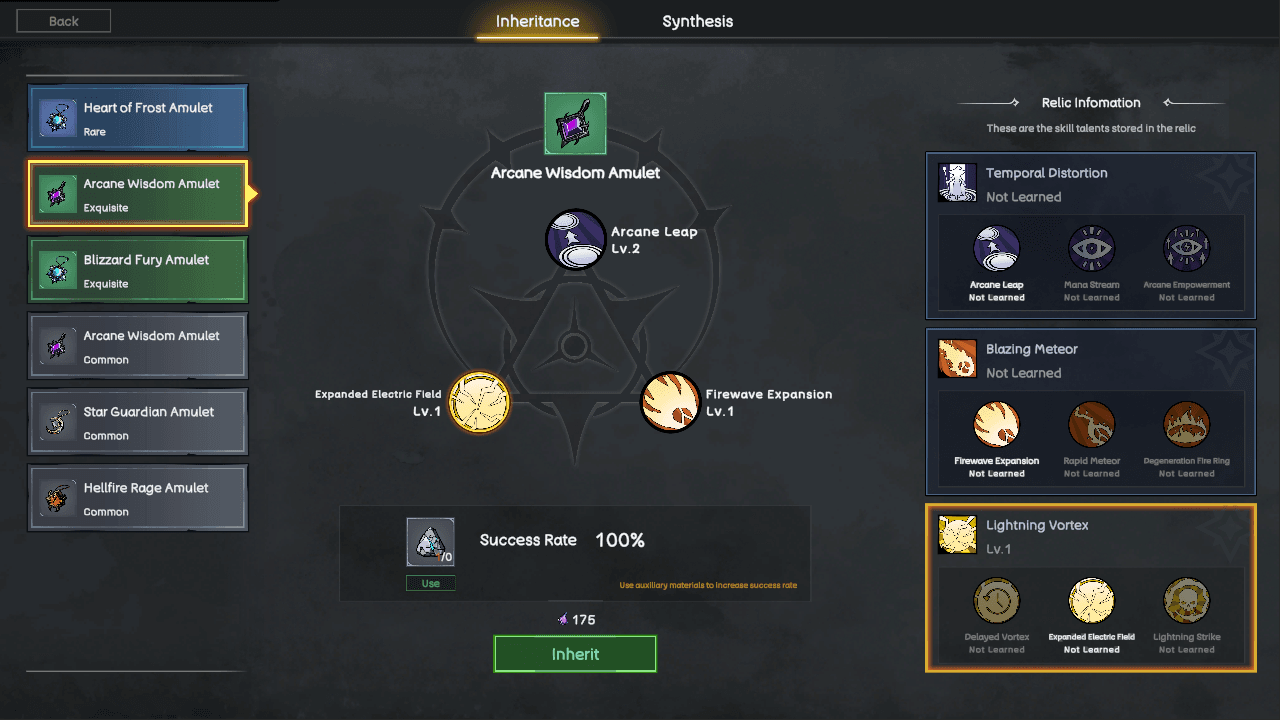This screenshot has width=1280, height=720.
Task: Expand the Blazing Meteor relic entry
Action: point(1091,361)
